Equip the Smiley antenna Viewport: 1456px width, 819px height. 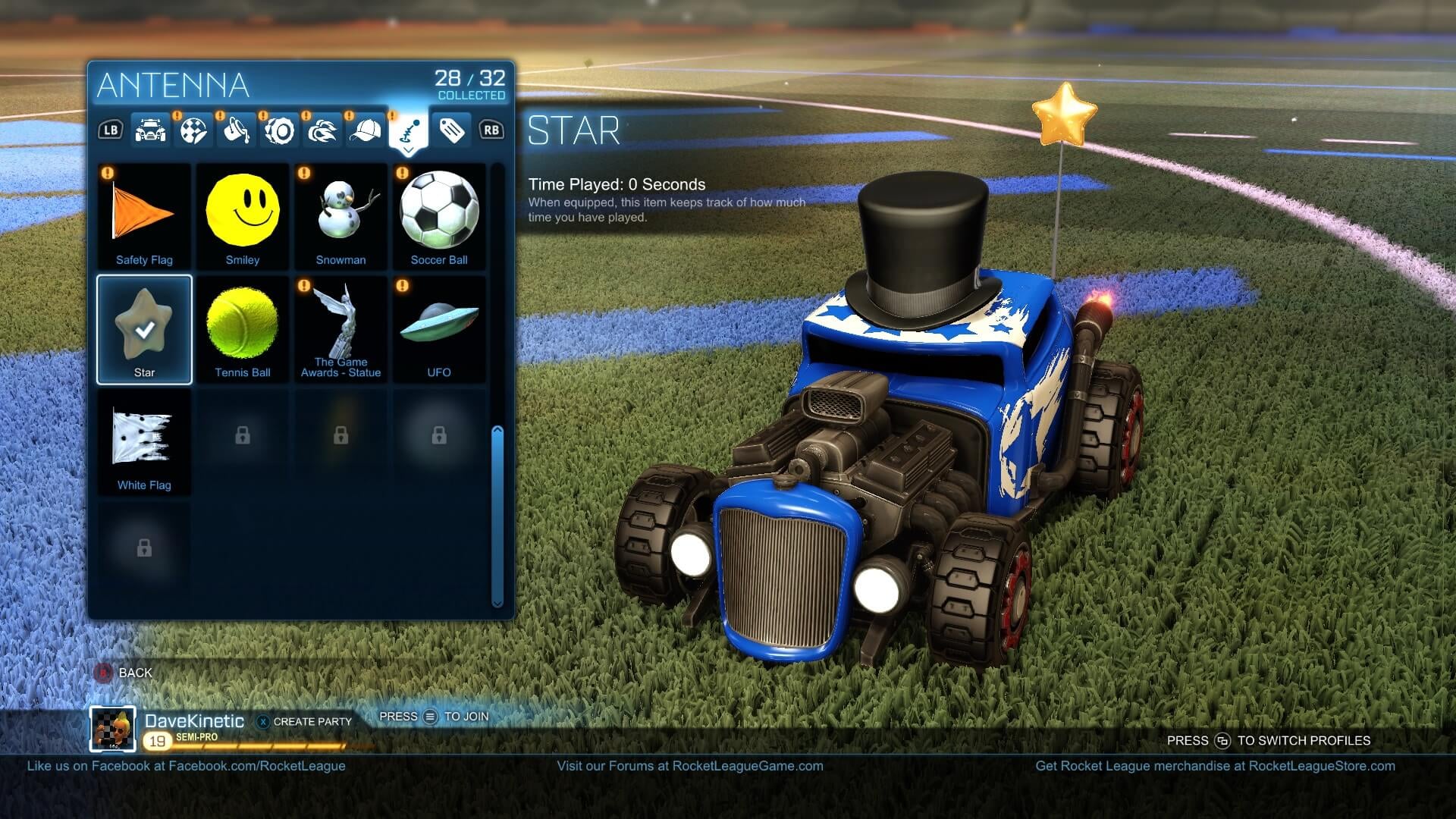point(243,212)
